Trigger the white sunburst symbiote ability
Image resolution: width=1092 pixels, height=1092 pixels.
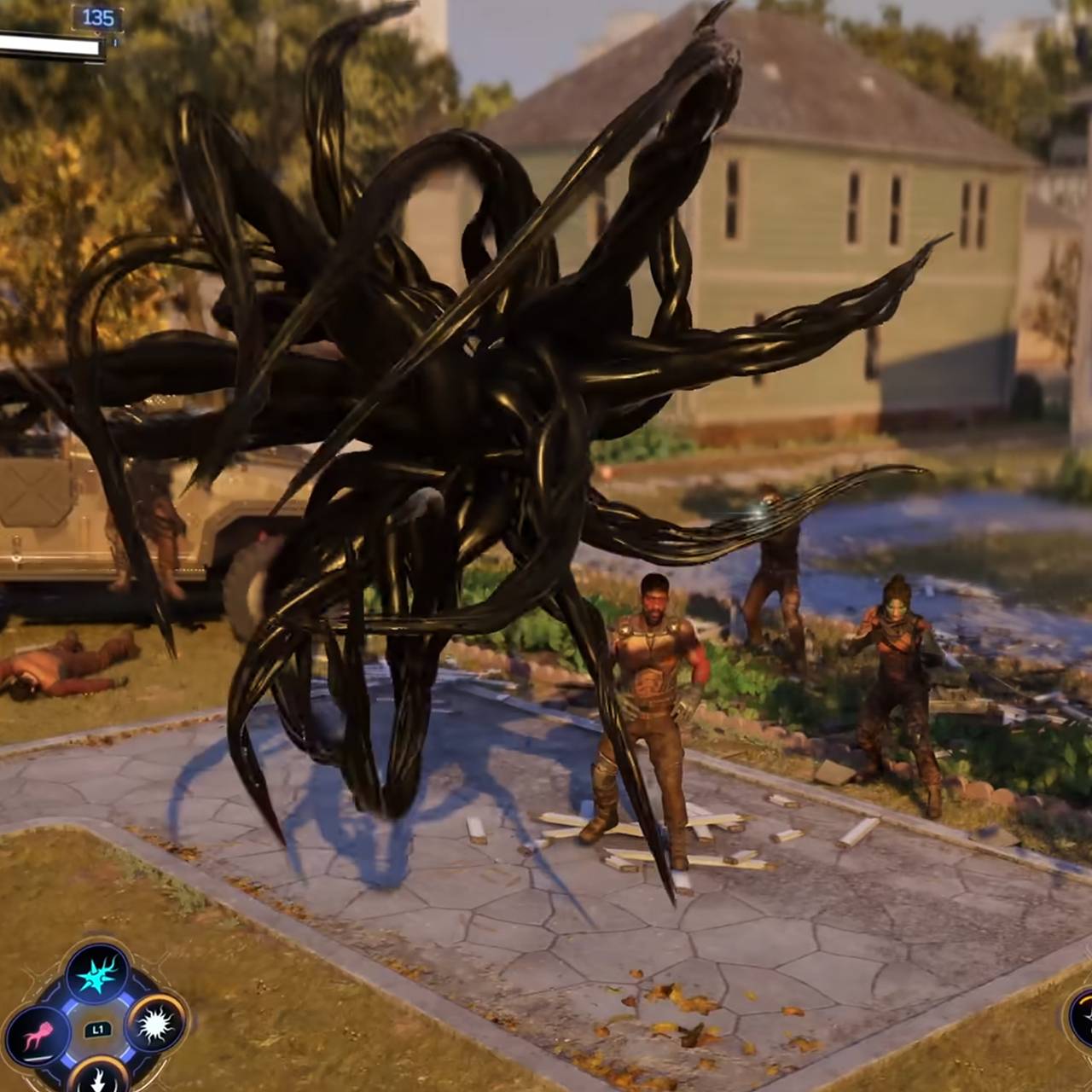(155, 1024)
